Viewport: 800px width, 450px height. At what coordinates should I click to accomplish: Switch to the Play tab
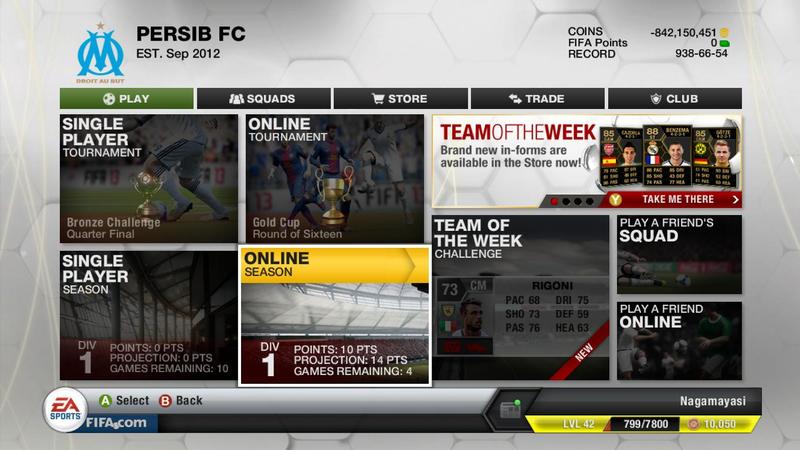point(126,99)
